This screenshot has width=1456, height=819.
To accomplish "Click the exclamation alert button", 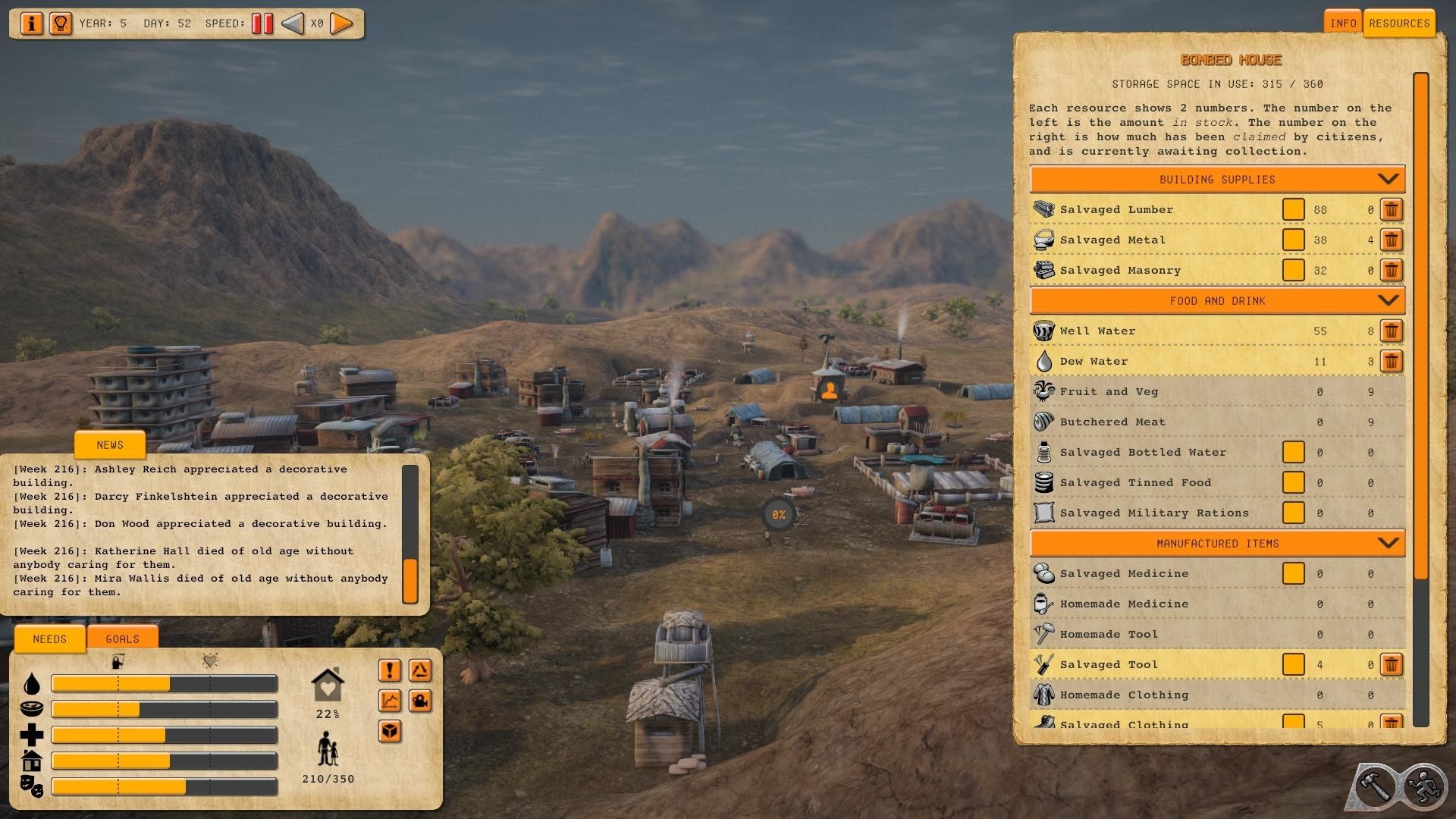I will click(x=390, y=670).
